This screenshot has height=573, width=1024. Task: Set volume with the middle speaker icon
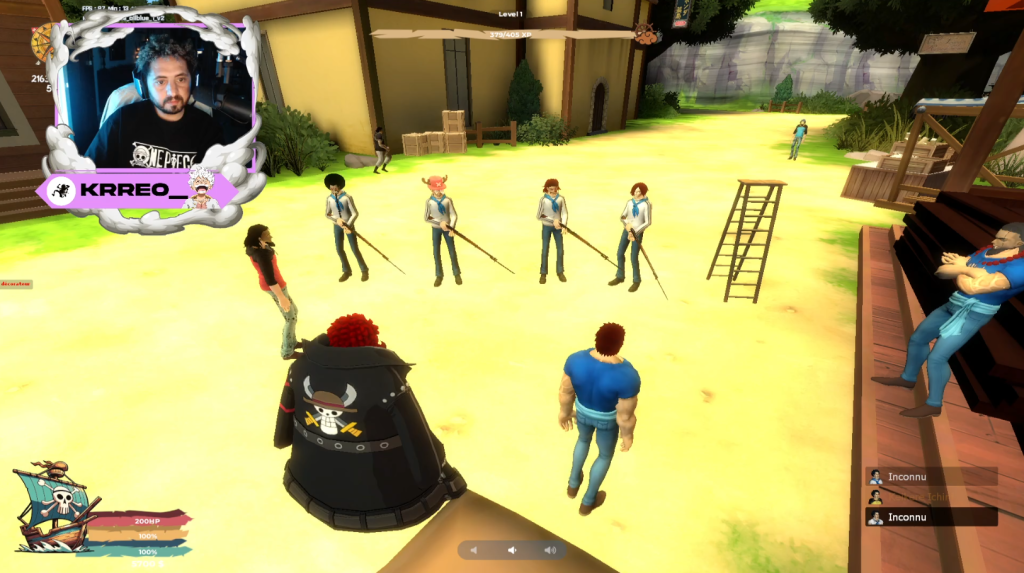pos(512,550)
